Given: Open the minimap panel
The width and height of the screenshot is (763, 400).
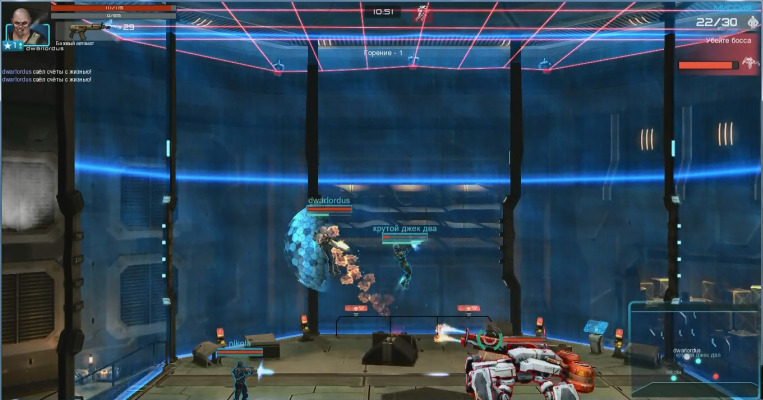Looking at the screenshot, I should (x=693, y=350).
